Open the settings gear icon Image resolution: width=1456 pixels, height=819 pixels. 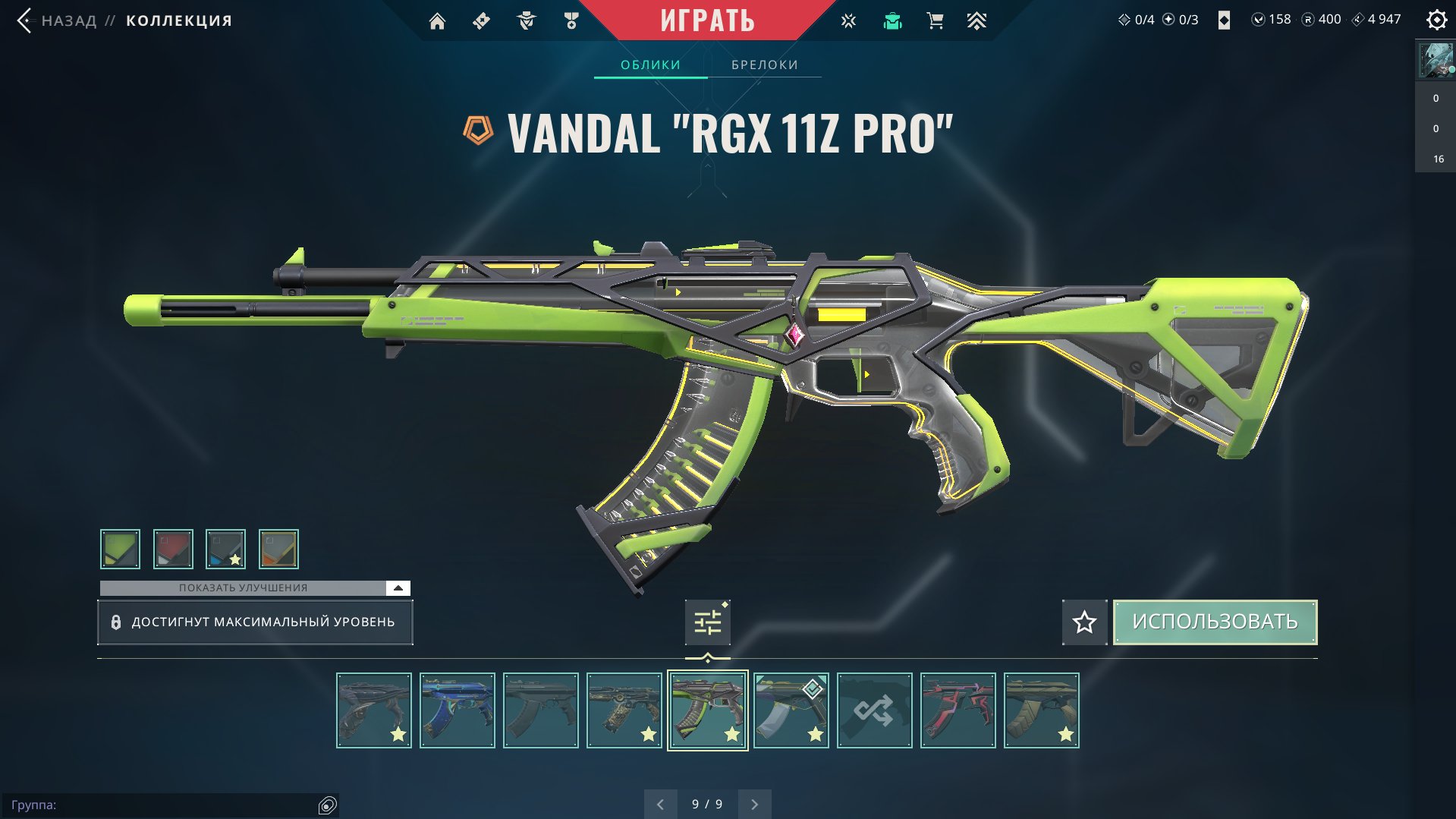pos(1436,20)
